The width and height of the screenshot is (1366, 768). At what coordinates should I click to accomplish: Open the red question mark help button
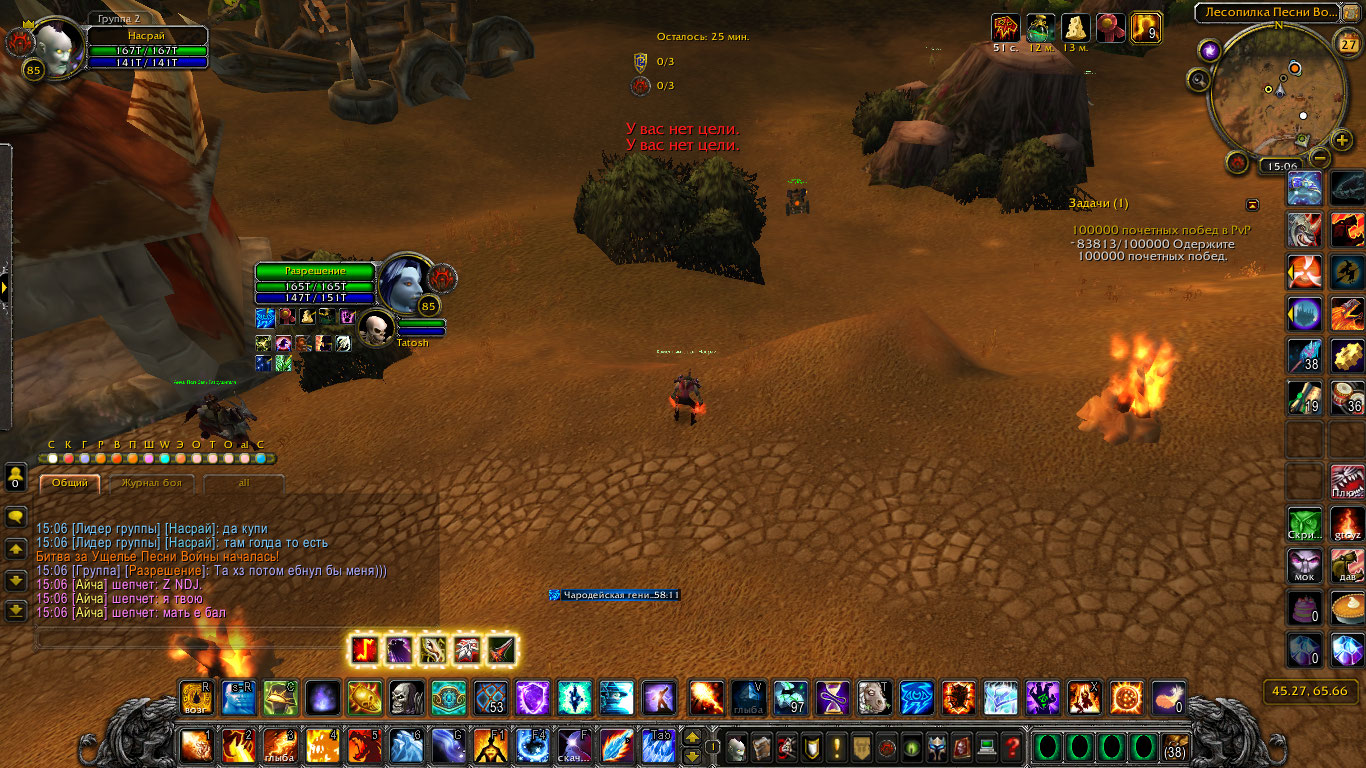coord(1012,747)
